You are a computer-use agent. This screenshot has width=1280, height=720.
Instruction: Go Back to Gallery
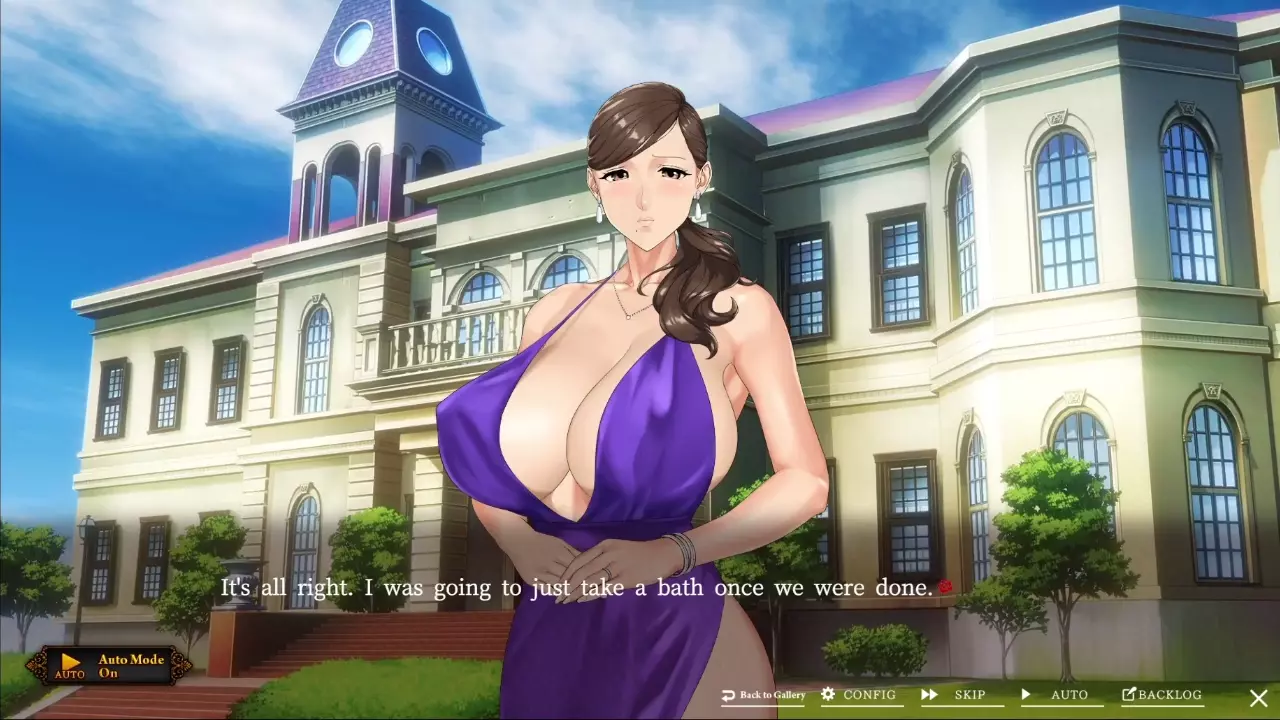[763, 695]
